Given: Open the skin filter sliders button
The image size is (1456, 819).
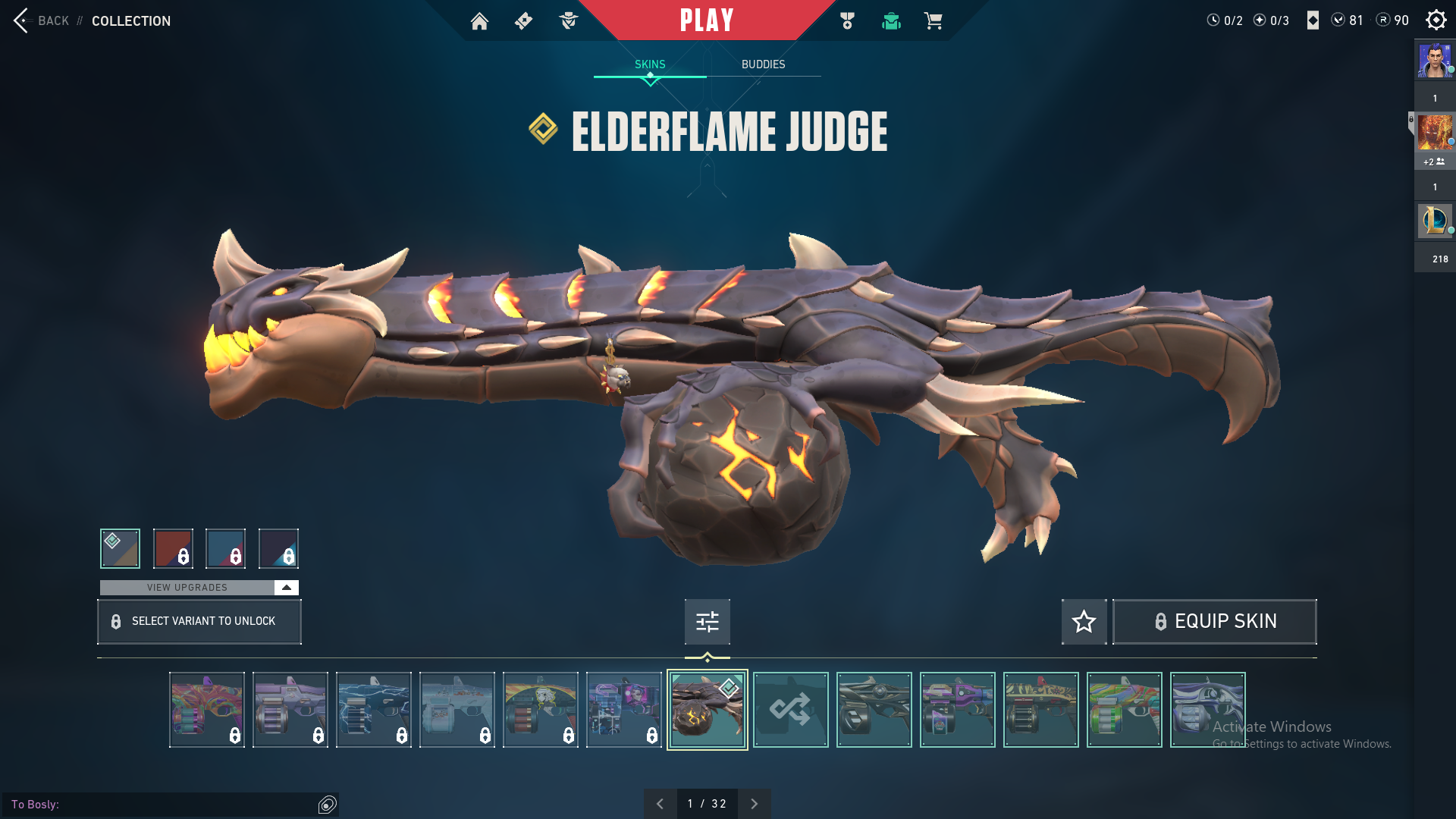Looking at the screenshot, I should point(707,622).
